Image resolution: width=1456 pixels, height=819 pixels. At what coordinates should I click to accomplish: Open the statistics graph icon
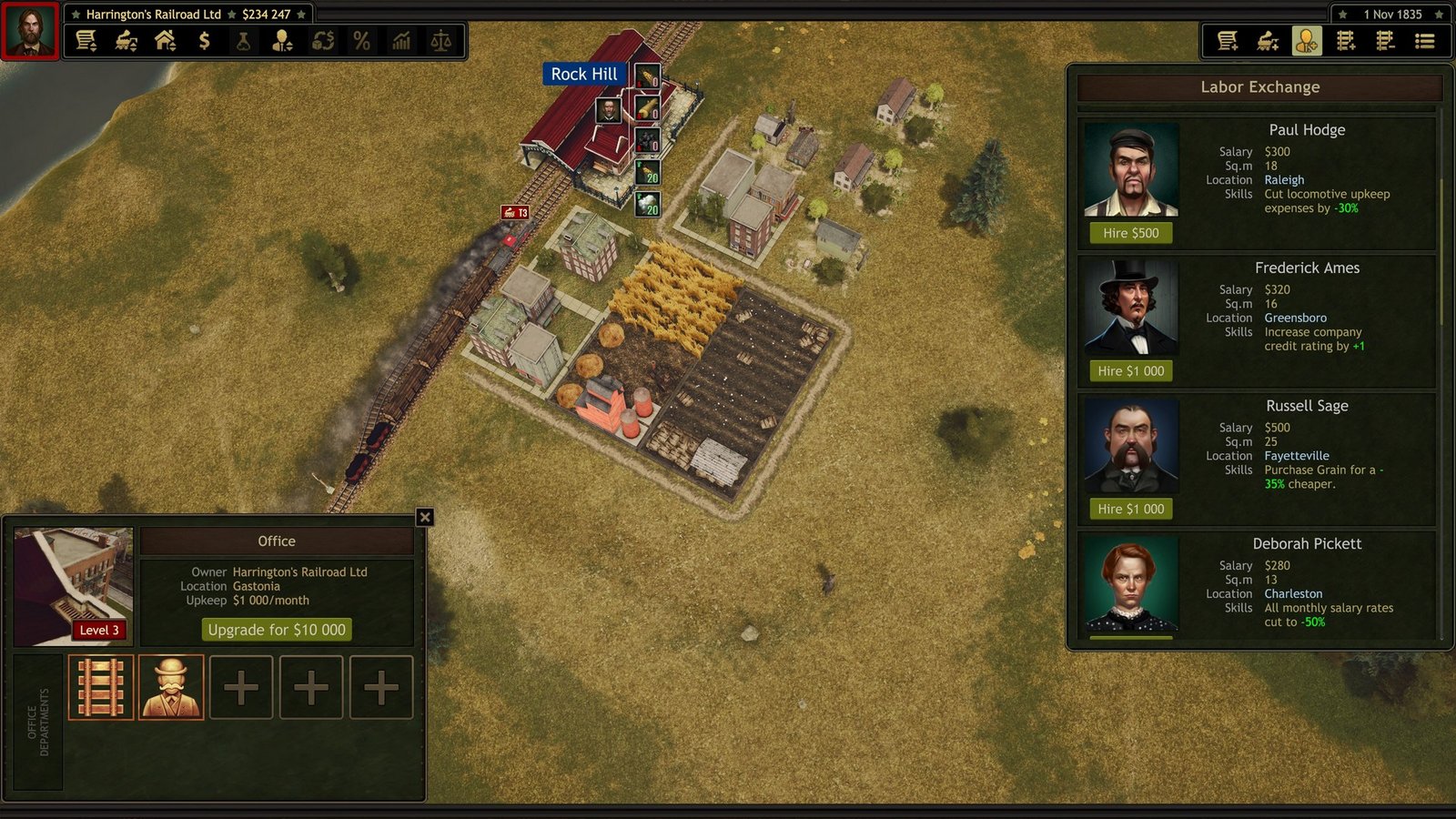click(x=400, y=40)
